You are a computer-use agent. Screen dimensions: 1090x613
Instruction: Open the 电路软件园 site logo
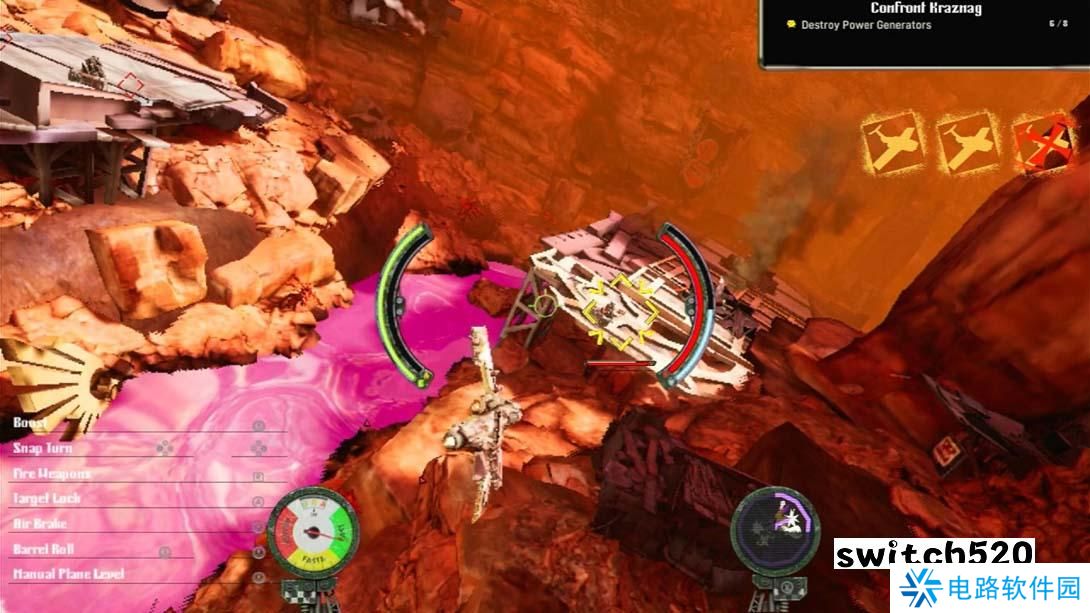[x=988, y=588]
